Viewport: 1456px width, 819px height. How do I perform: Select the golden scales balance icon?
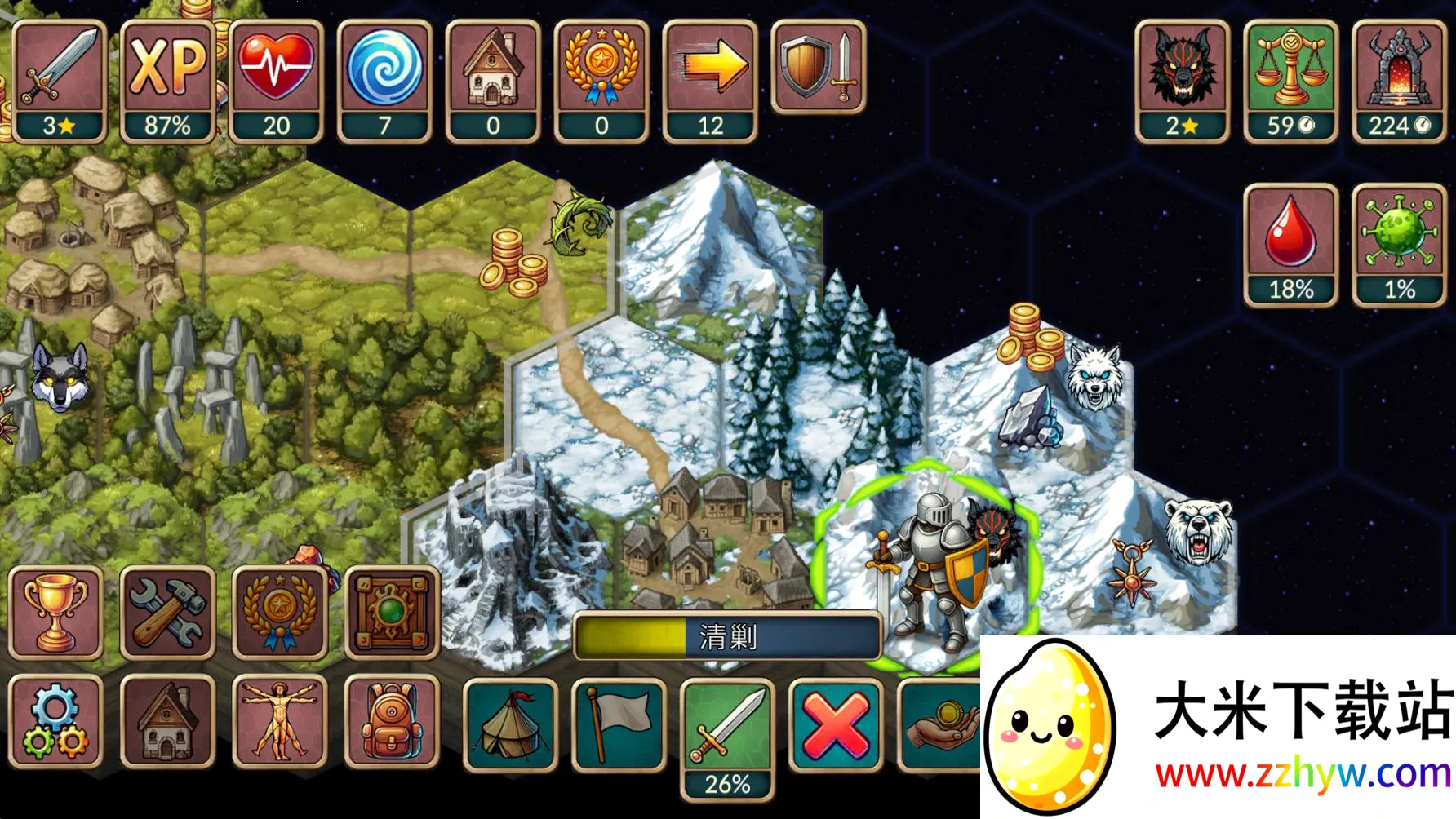[1290, 82]
